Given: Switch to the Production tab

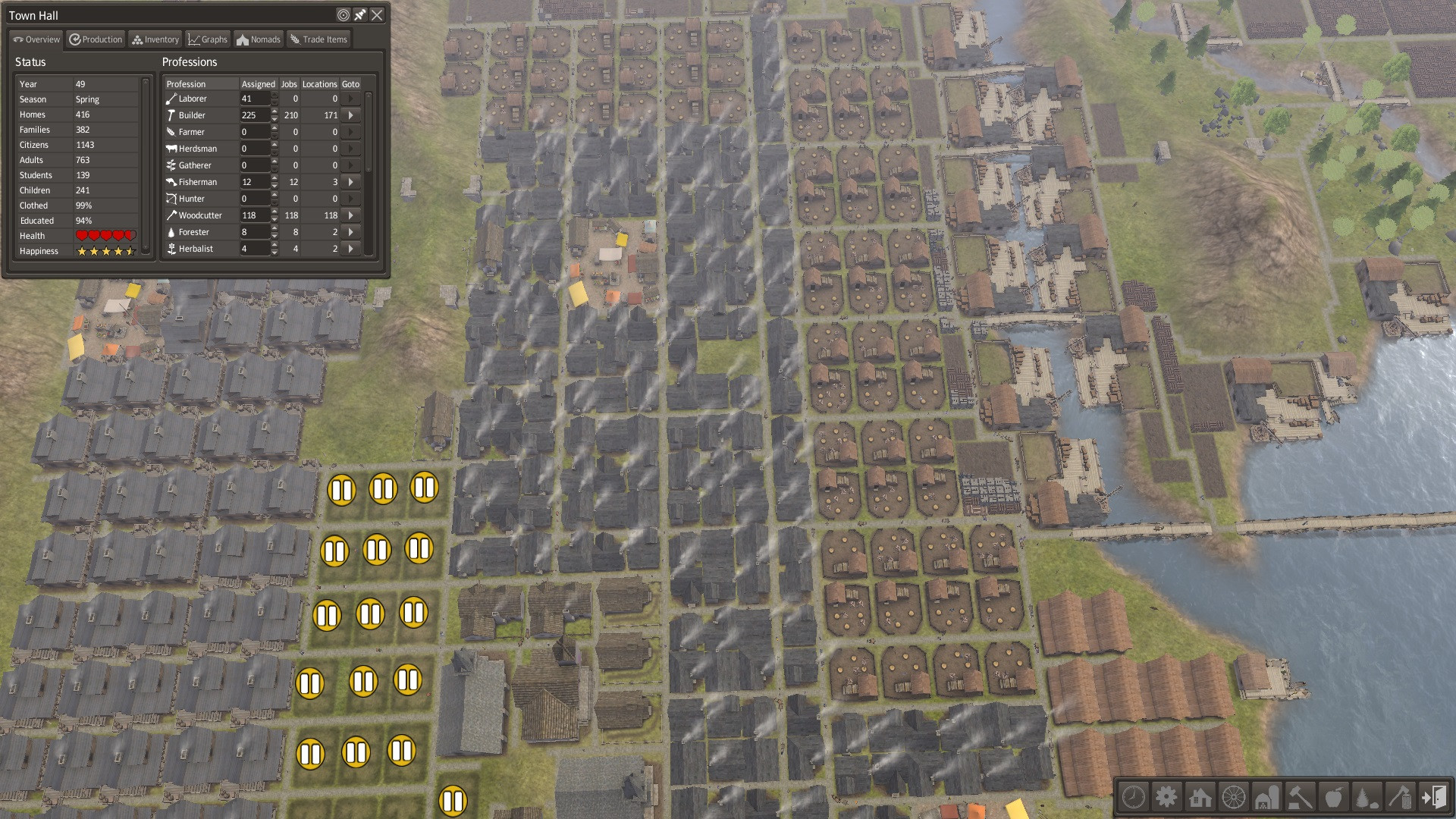Looking at the screenshot, I should pyautogui.click(x=96, y=39).
